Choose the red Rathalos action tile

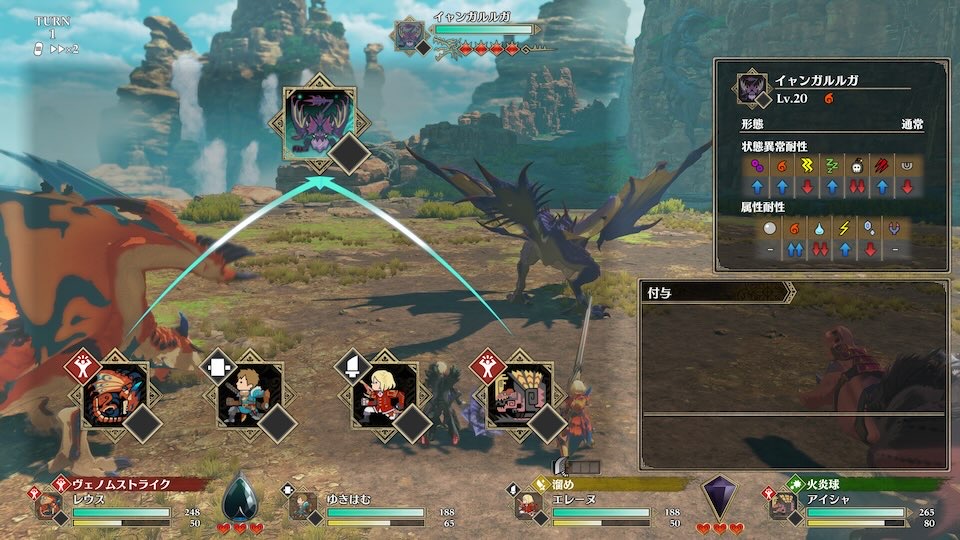click(x=115, y=394)
